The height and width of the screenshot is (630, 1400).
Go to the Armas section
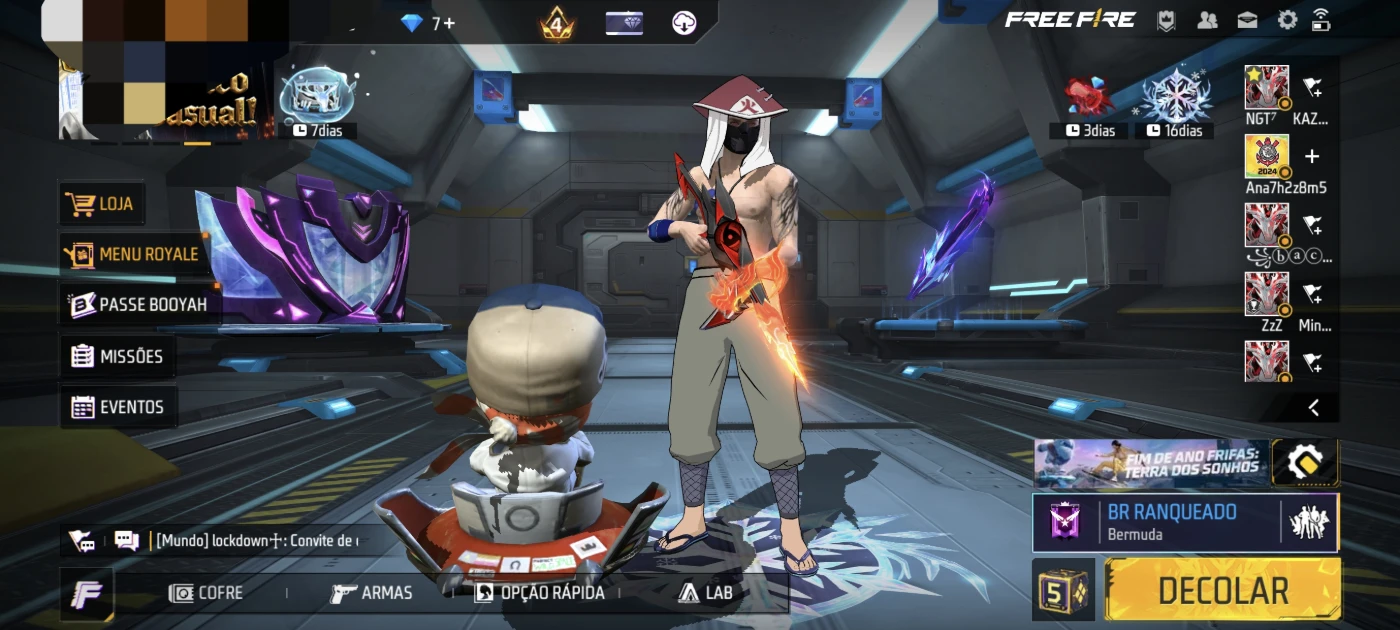(x=372, y=593)
